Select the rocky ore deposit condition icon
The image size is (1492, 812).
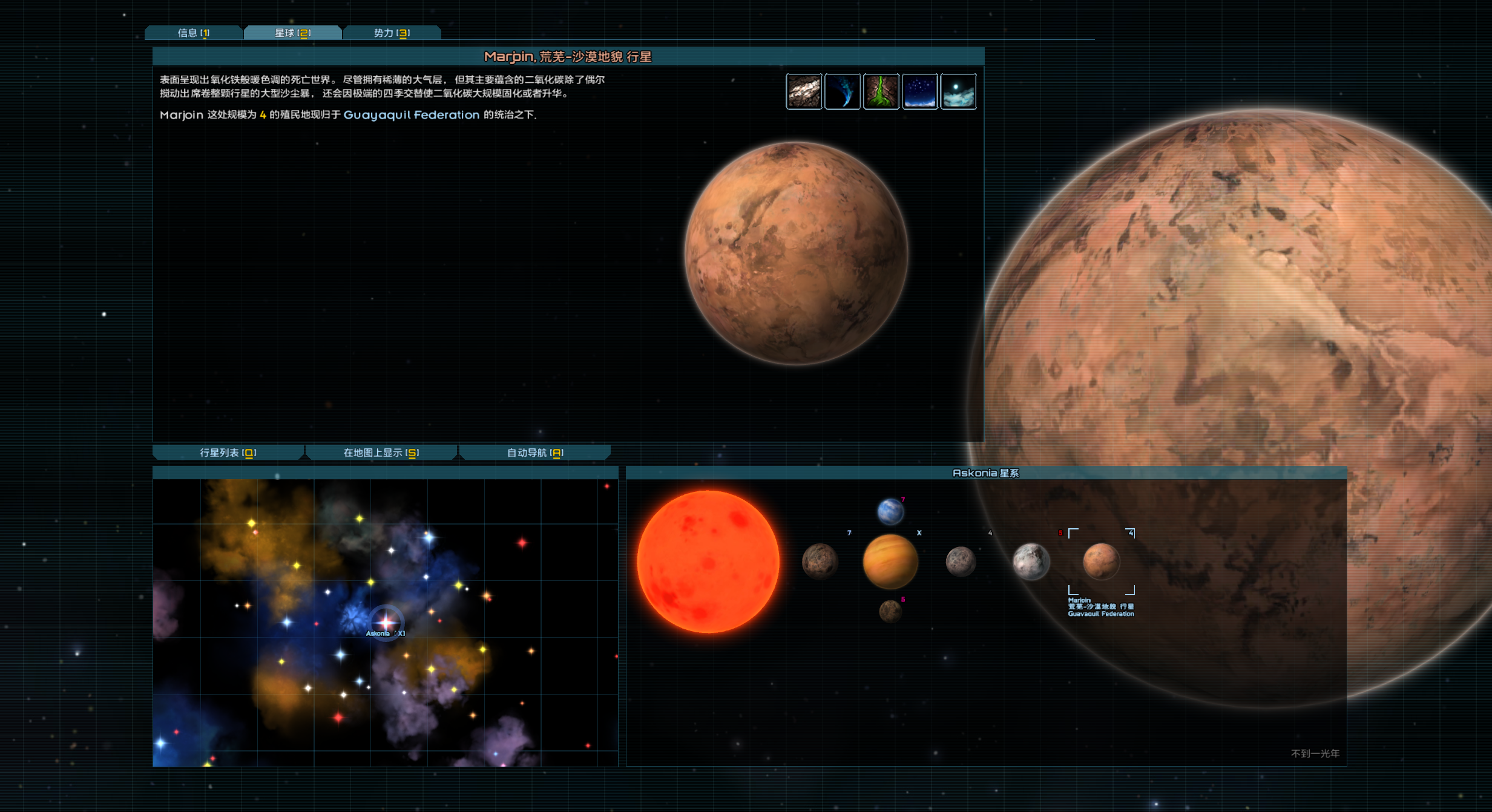coord(804,91)
